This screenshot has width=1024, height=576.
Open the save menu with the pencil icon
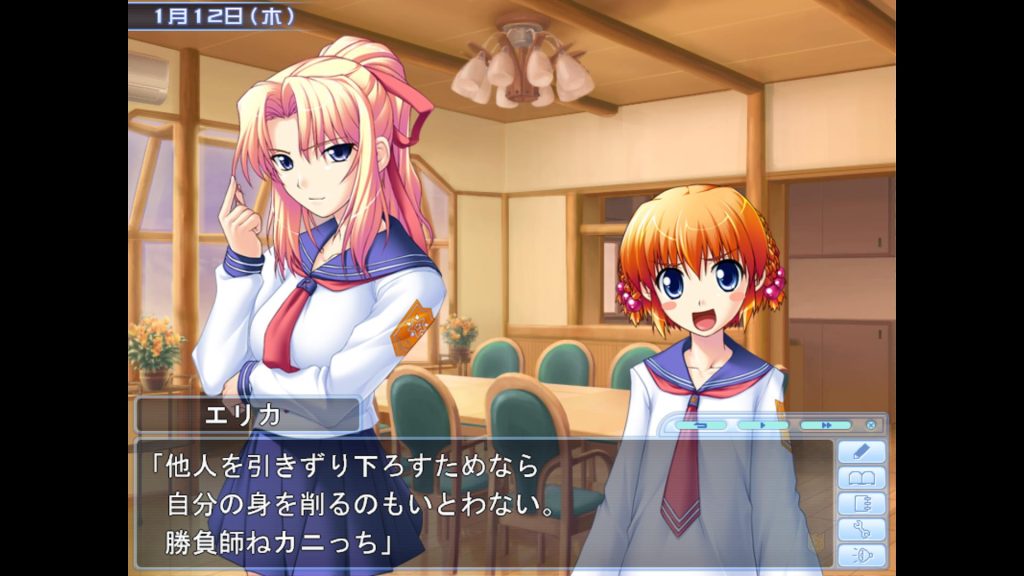861,452
